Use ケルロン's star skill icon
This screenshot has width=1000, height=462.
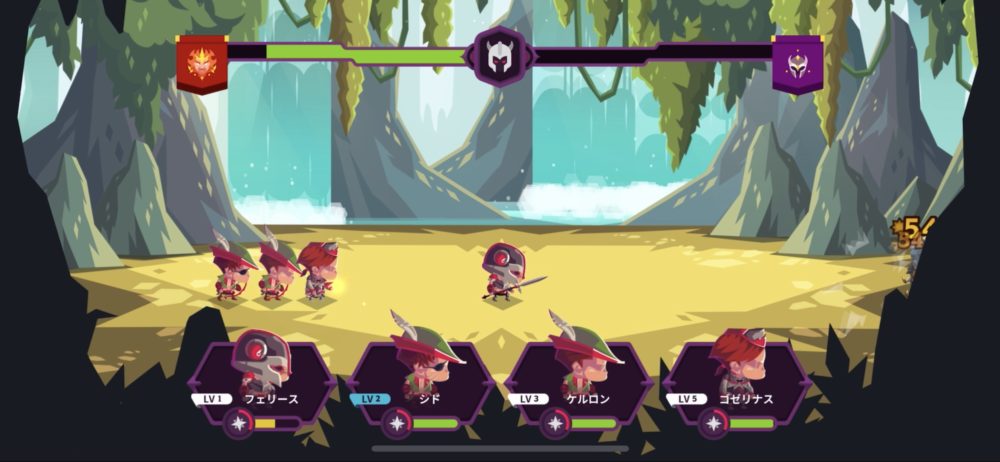556,424
